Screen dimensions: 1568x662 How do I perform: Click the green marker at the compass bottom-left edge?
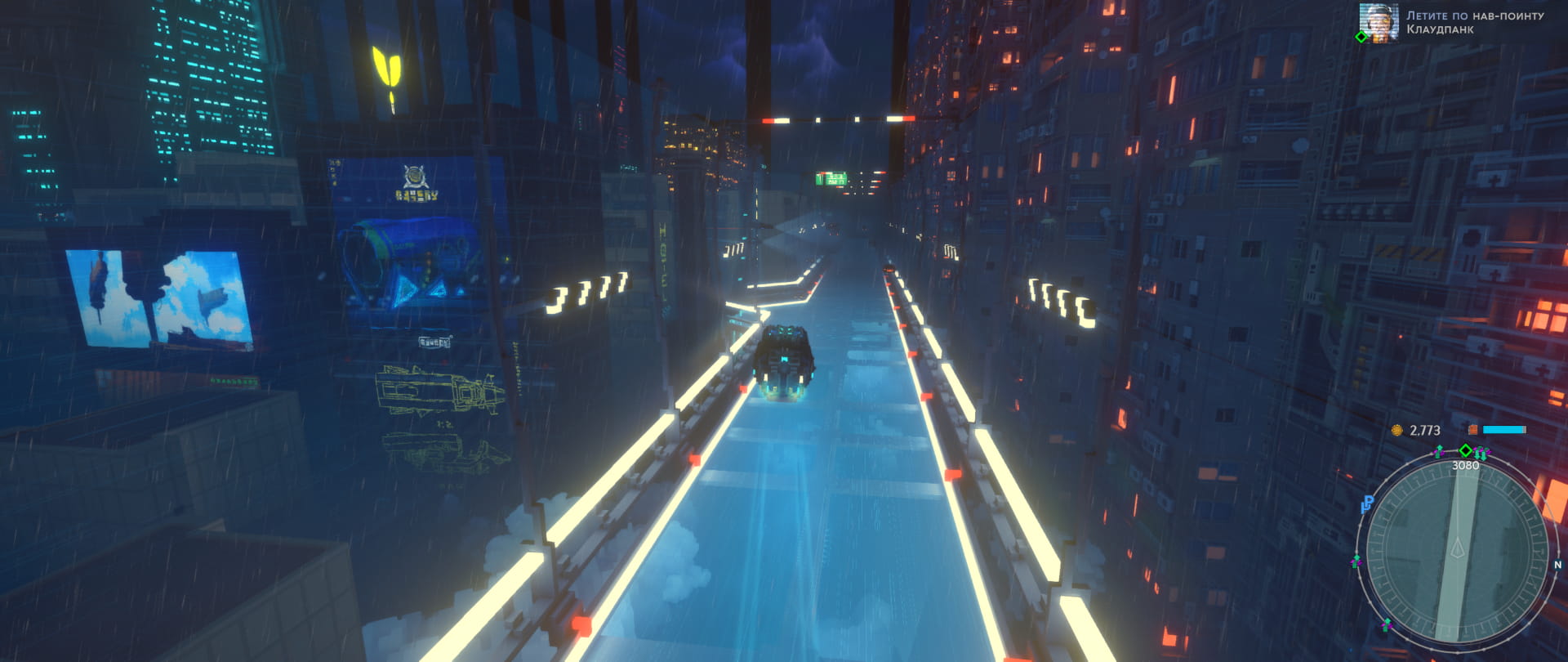[1387, 623]
